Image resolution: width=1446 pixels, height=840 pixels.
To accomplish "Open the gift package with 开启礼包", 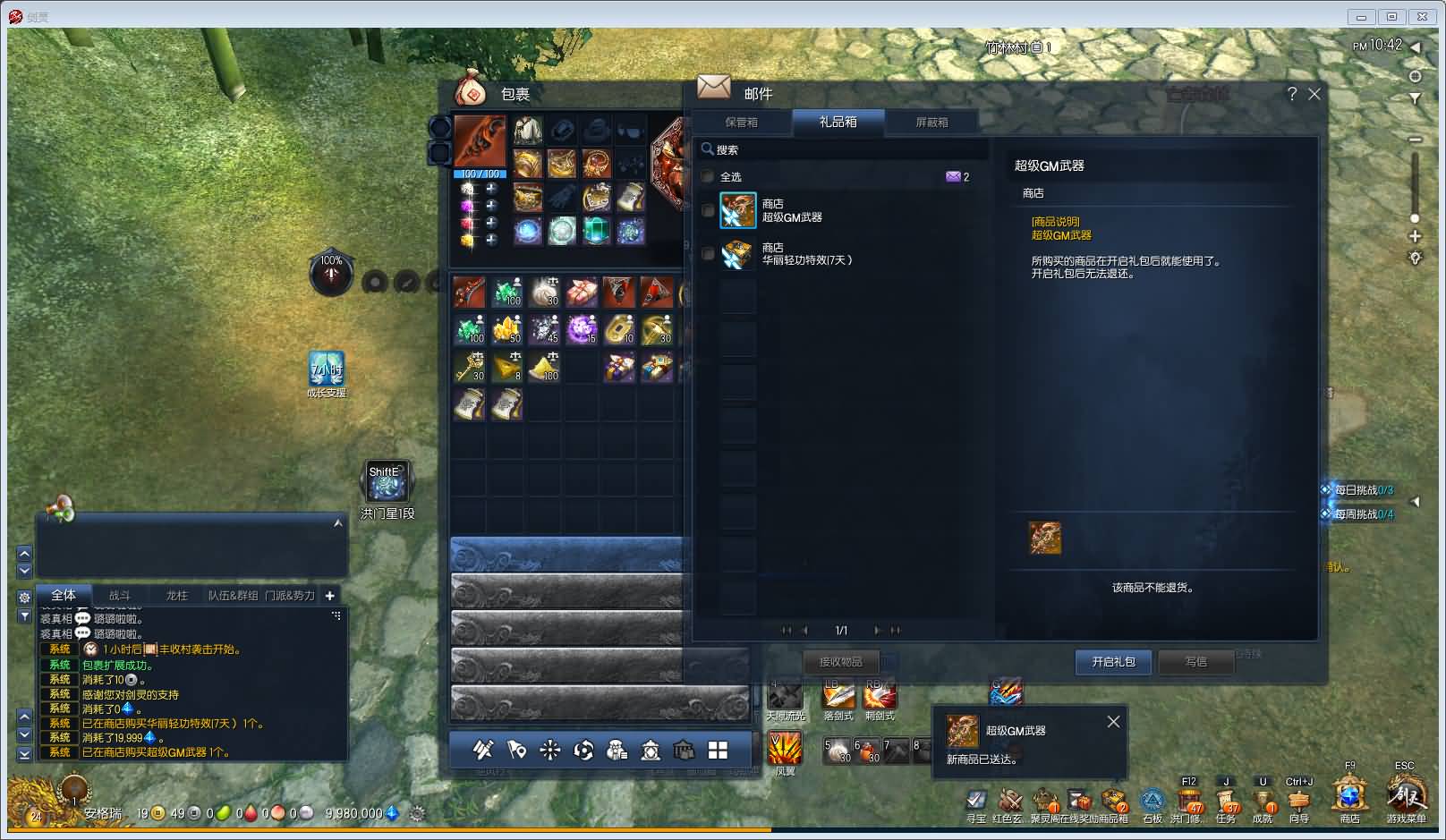I will (1113, 662).
